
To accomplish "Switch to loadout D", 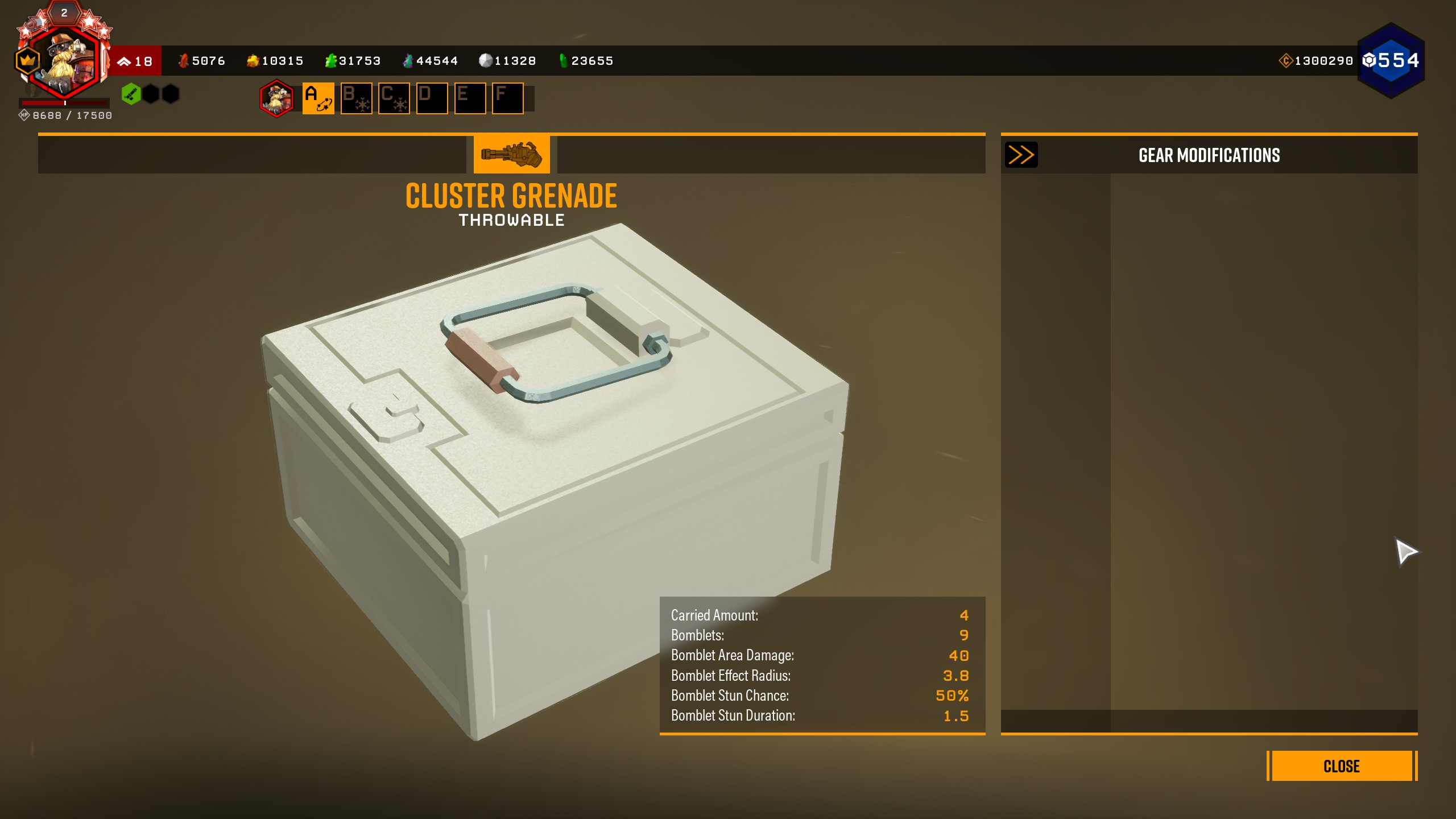I will 432,98.
